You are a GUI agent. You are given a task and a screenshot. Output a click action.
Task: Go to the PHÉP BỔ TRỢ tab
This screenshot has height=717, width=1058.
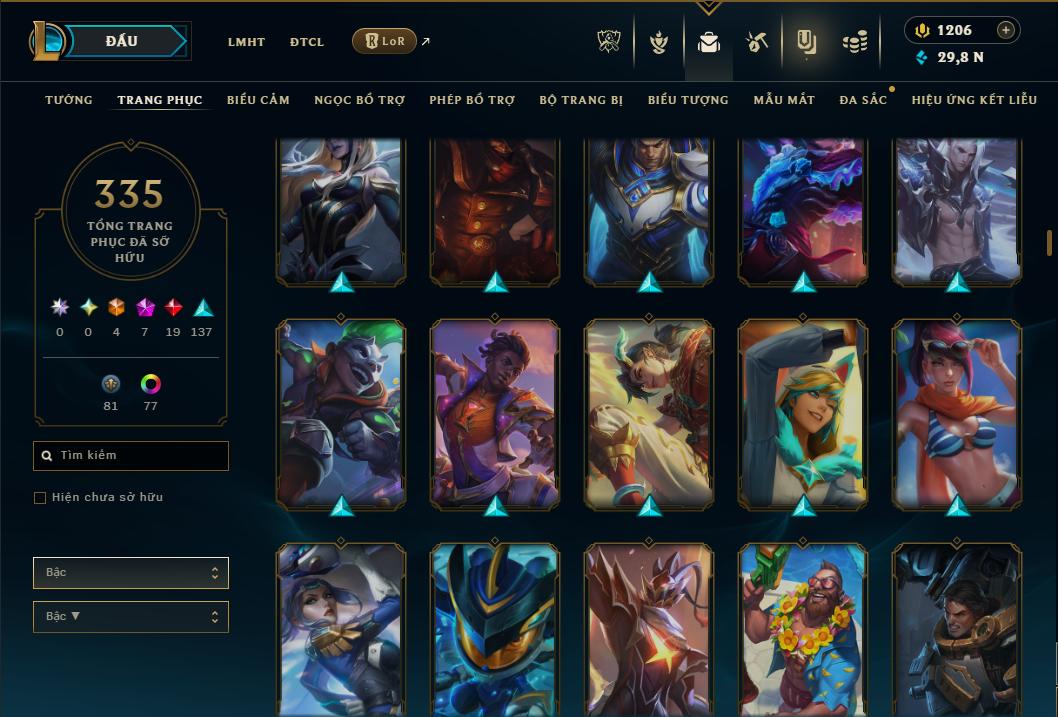[472, 100]
